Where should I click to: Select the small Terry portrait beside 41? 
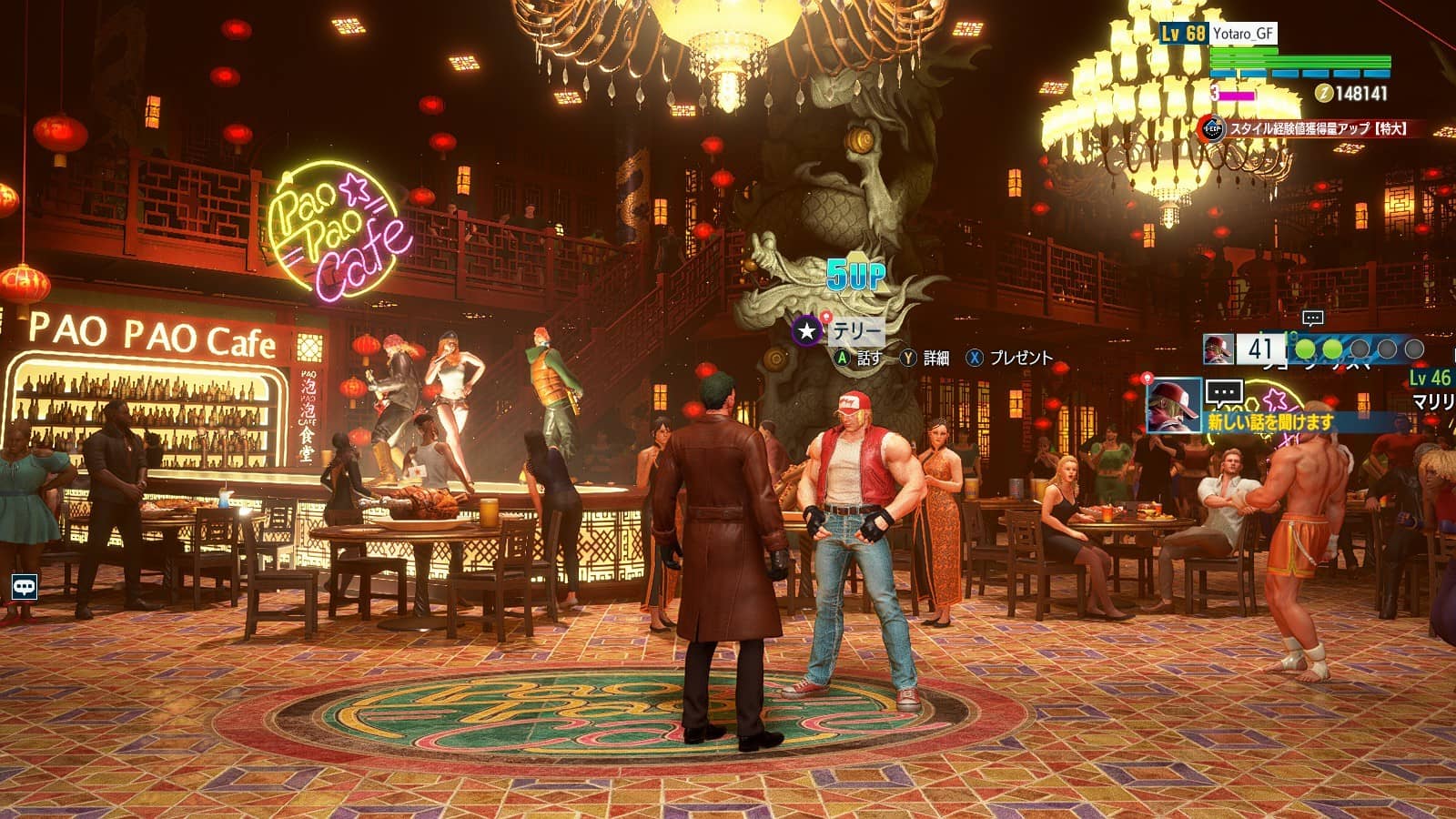pyautogui.click(x=1218, y=349)
